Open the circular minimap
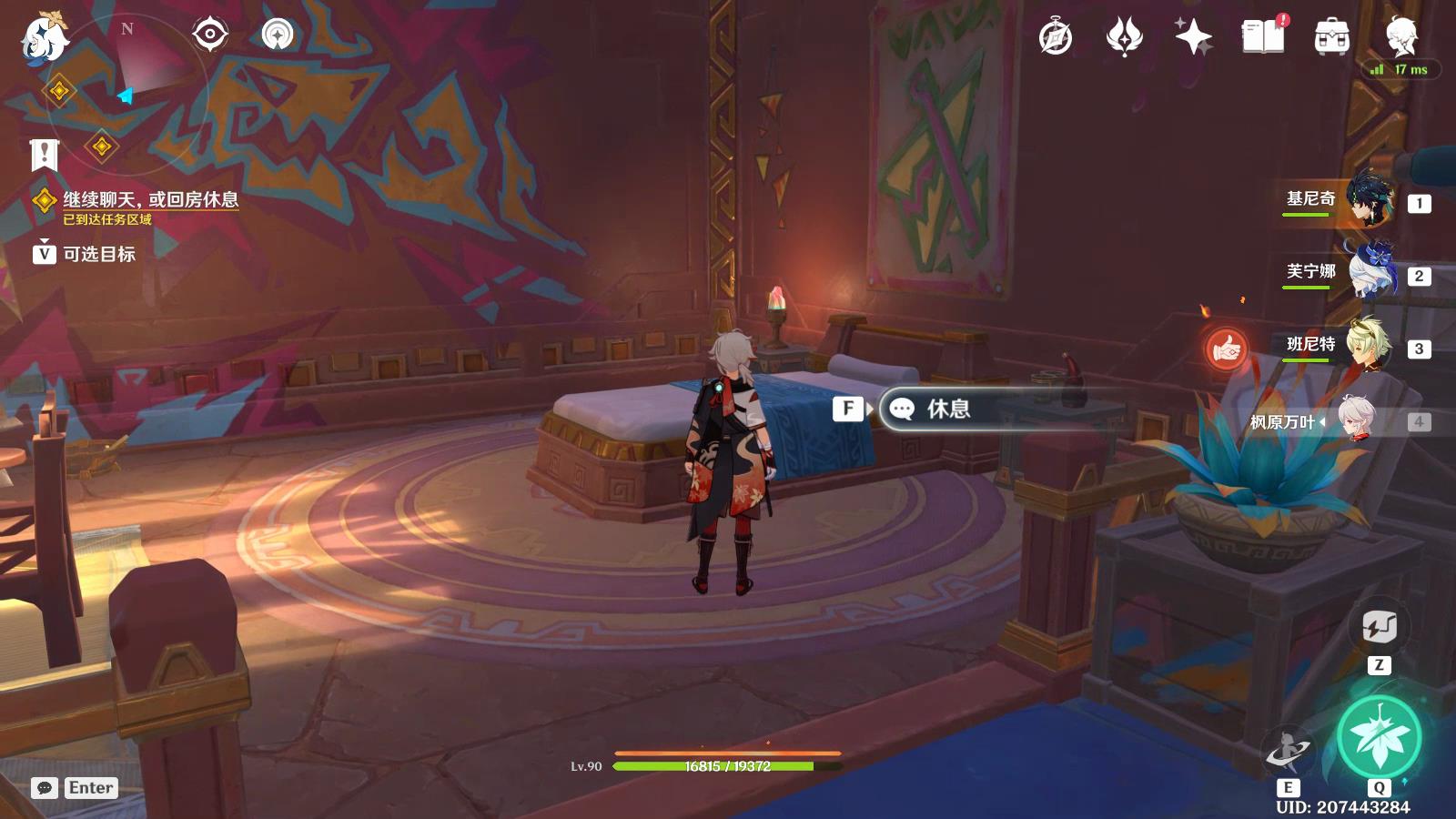This screenshot has width=1456, height=819. pyautogui.click(x=136, y=86)
